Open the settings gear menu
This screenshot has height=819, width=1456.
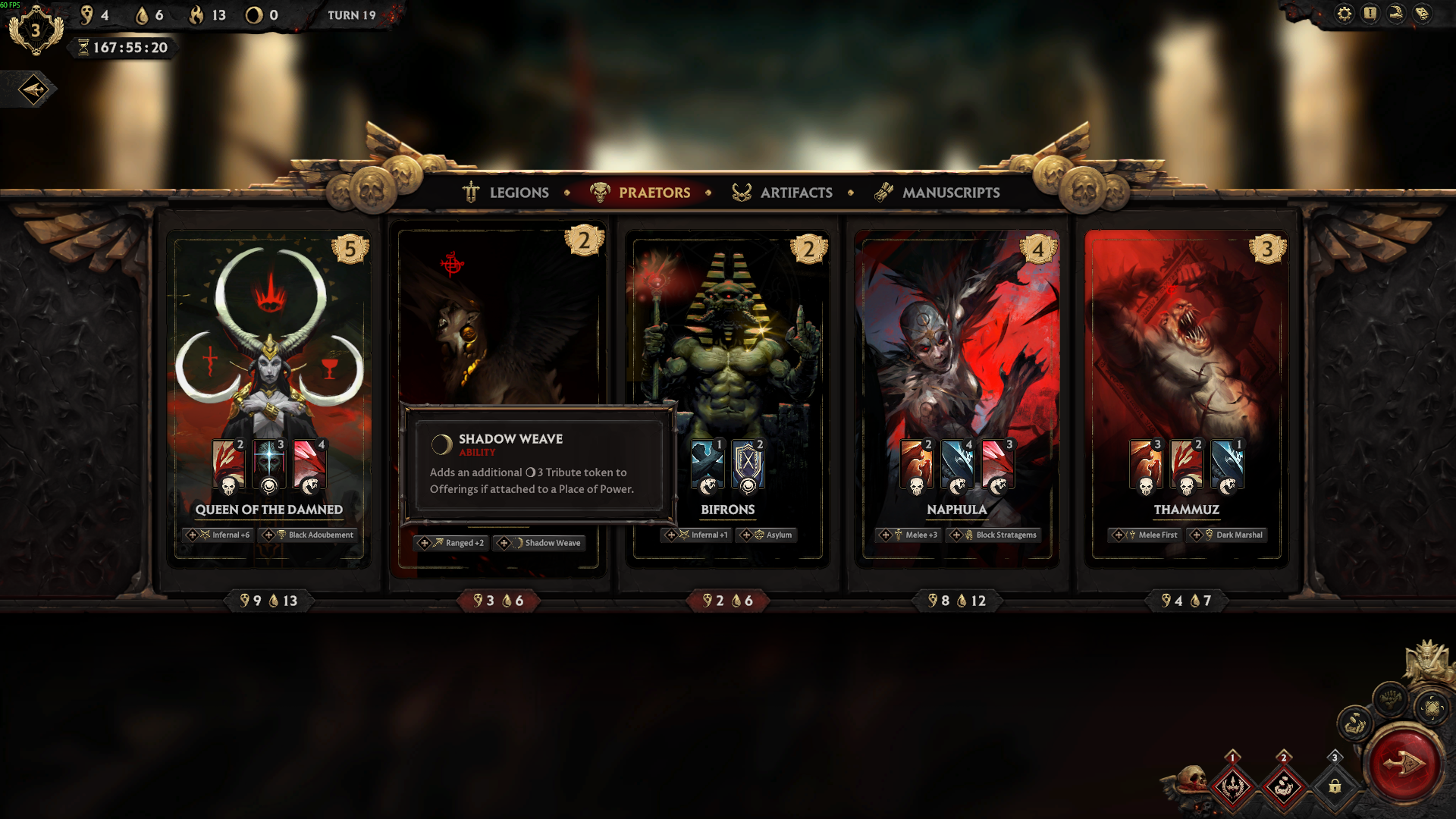pos(1344,14)
